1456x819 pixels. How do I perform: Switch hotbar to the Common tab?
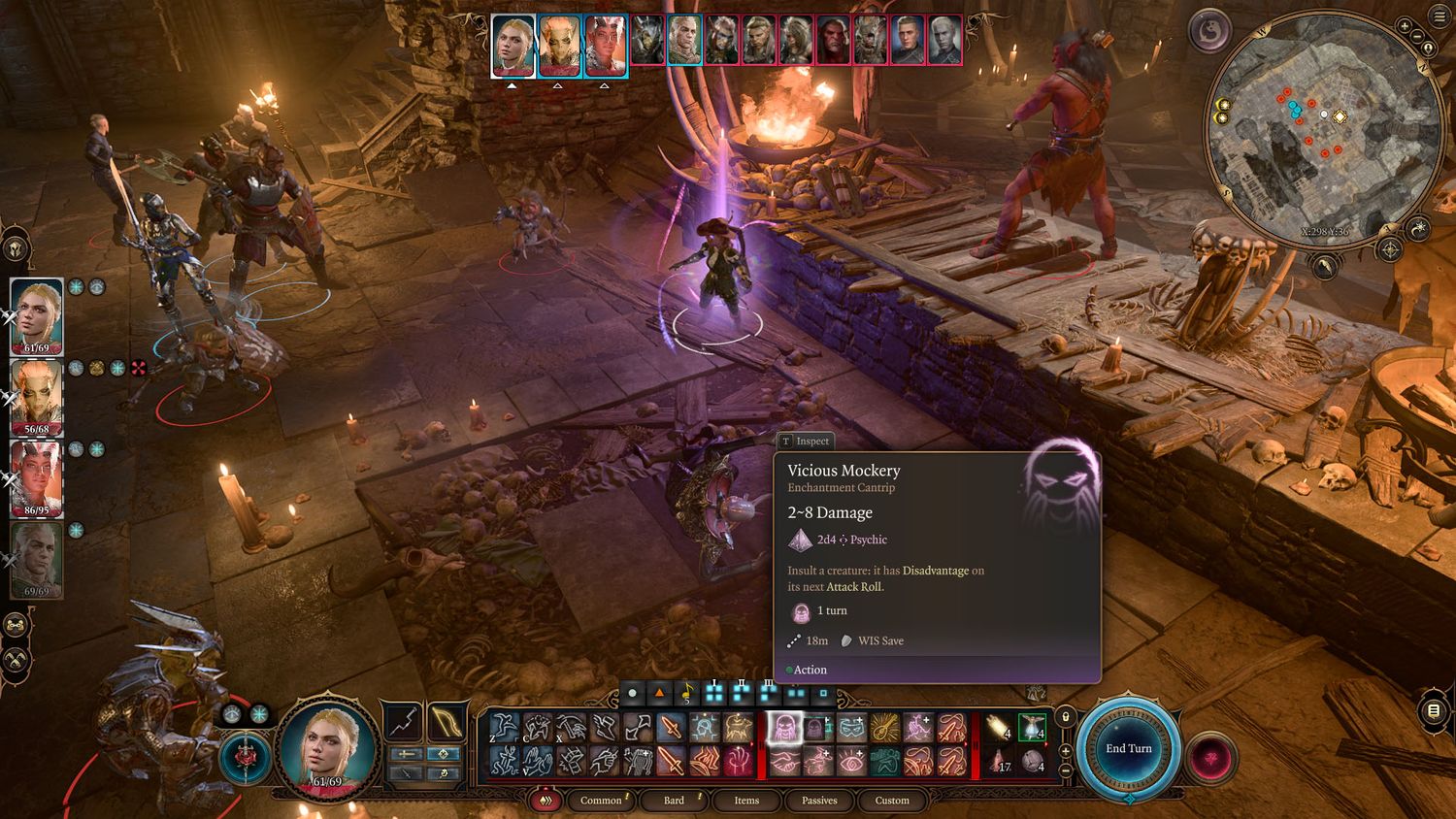(601, 801)
